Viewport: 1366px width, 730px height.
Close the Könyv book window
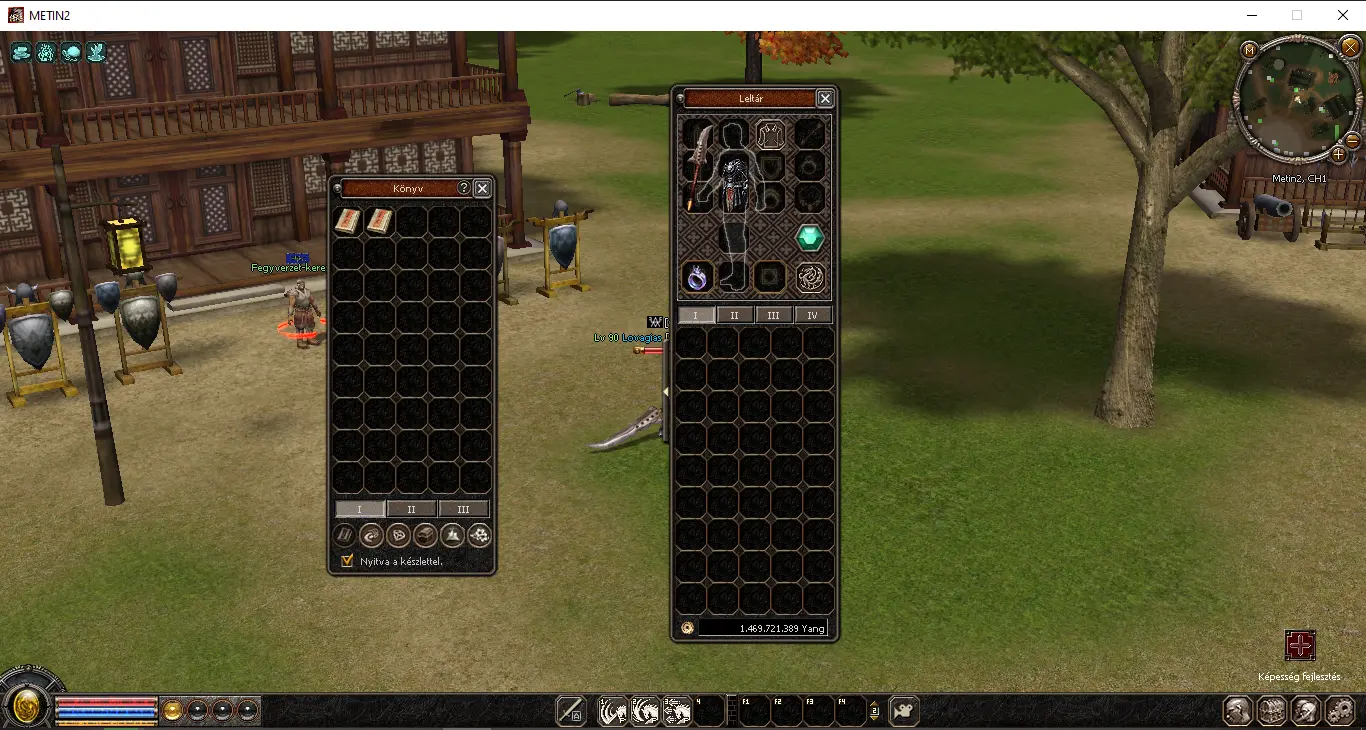[x=482, y=188]
